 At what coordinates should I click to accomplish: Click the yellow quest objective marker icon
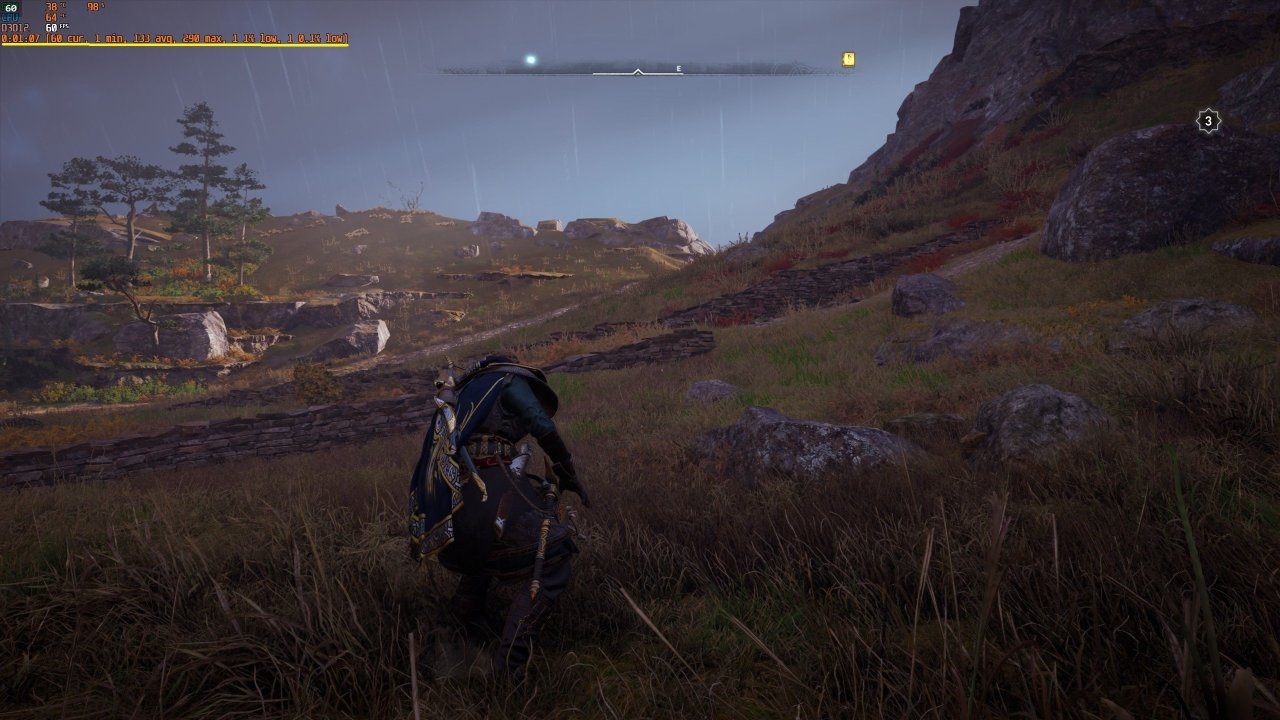tap(847, 58)
